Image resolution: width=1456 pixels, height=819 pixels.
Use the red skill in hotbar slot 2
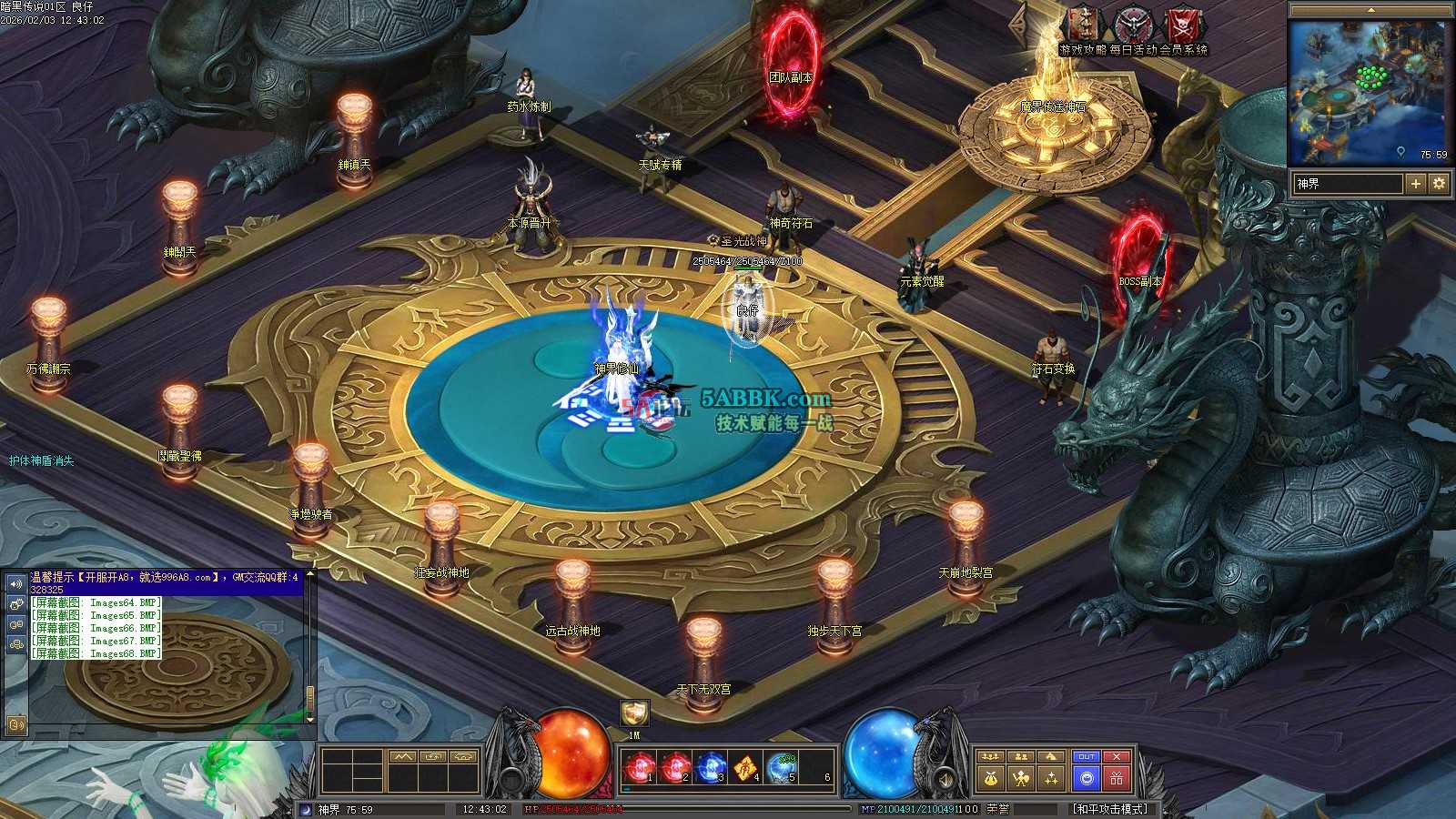(x=674, y=769)
